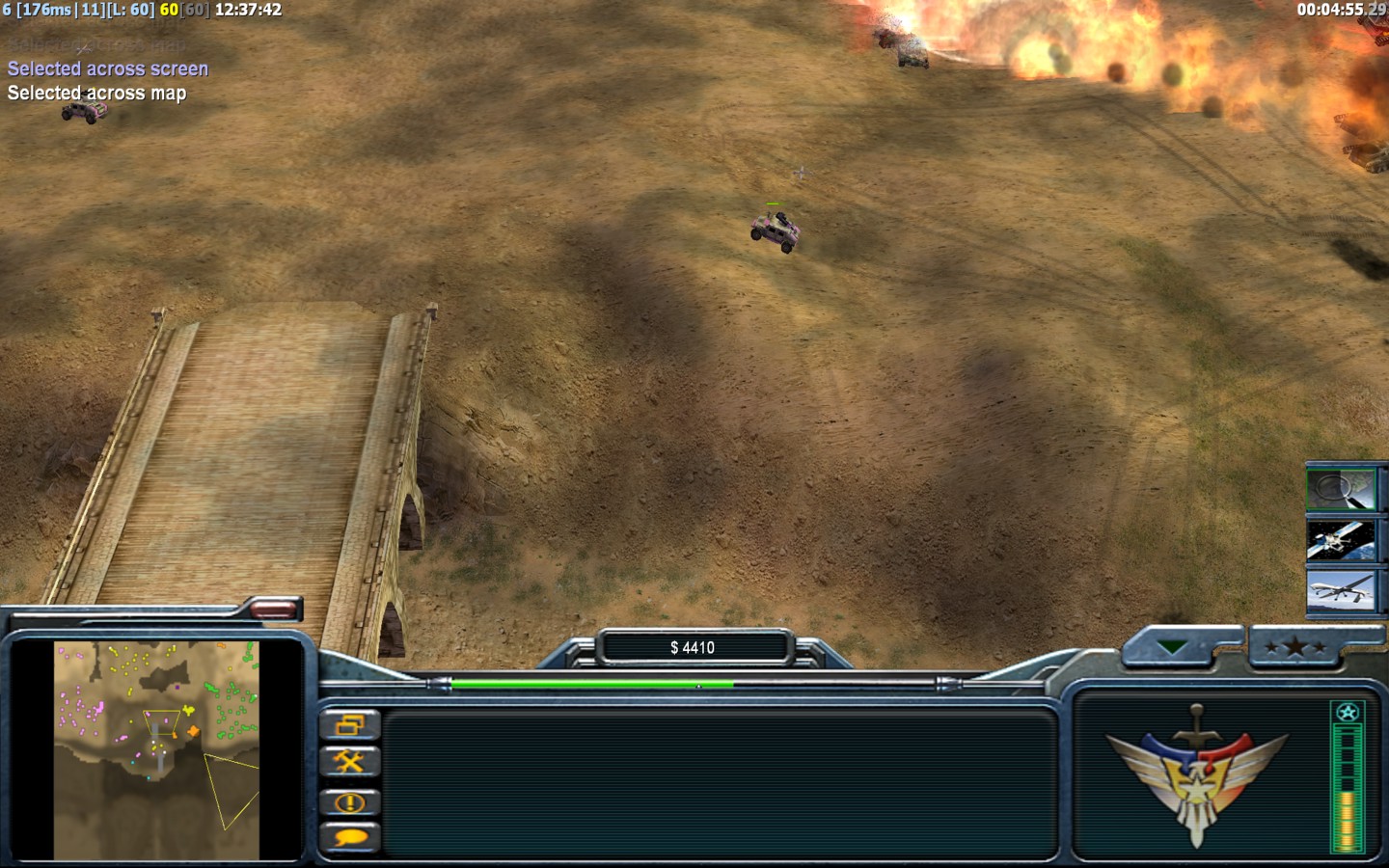Launch the spy drone power shortcut
This screenshot has height=868, width=1389.
pos(1341,591)
